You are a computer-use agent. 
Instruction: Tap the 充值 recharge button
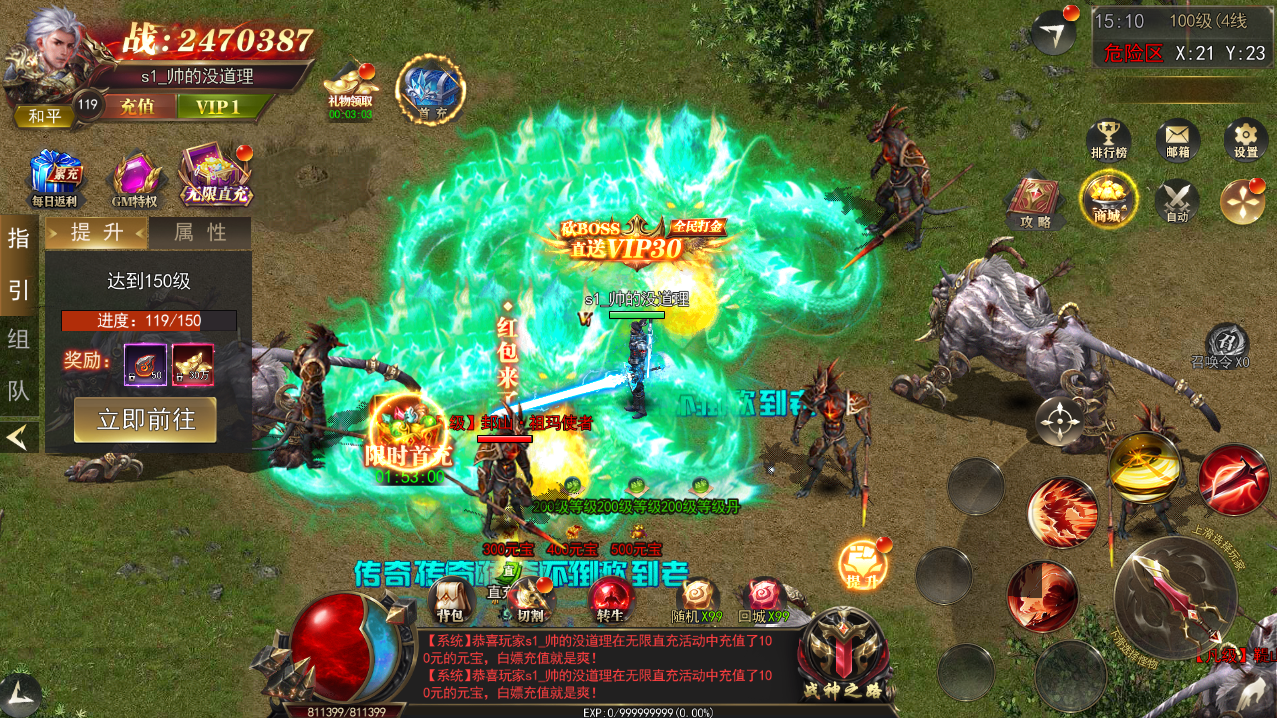[137, 106]
